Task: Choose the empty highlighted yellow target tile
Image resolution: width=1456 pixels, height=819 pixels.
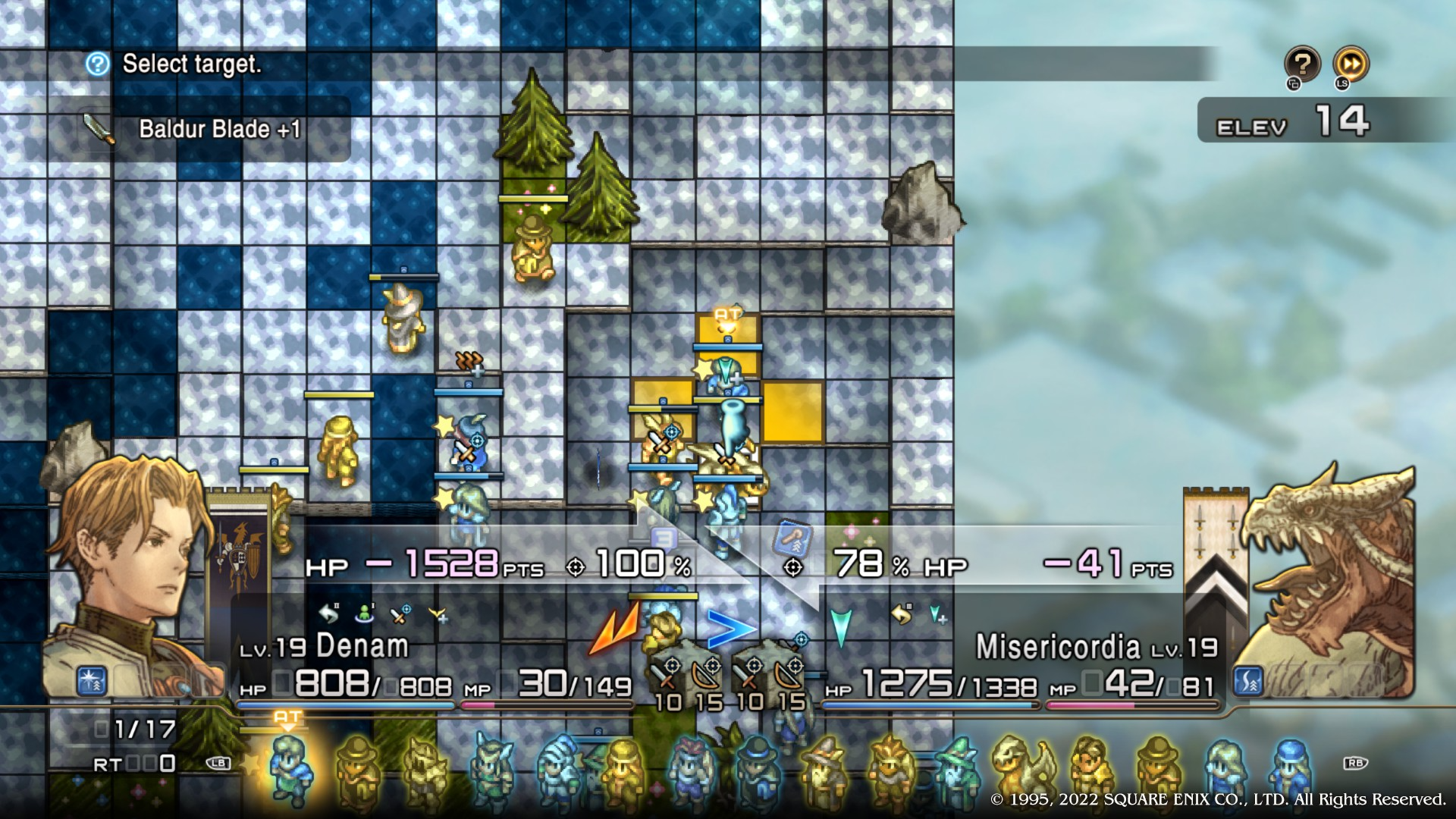Action: (792, 412)
